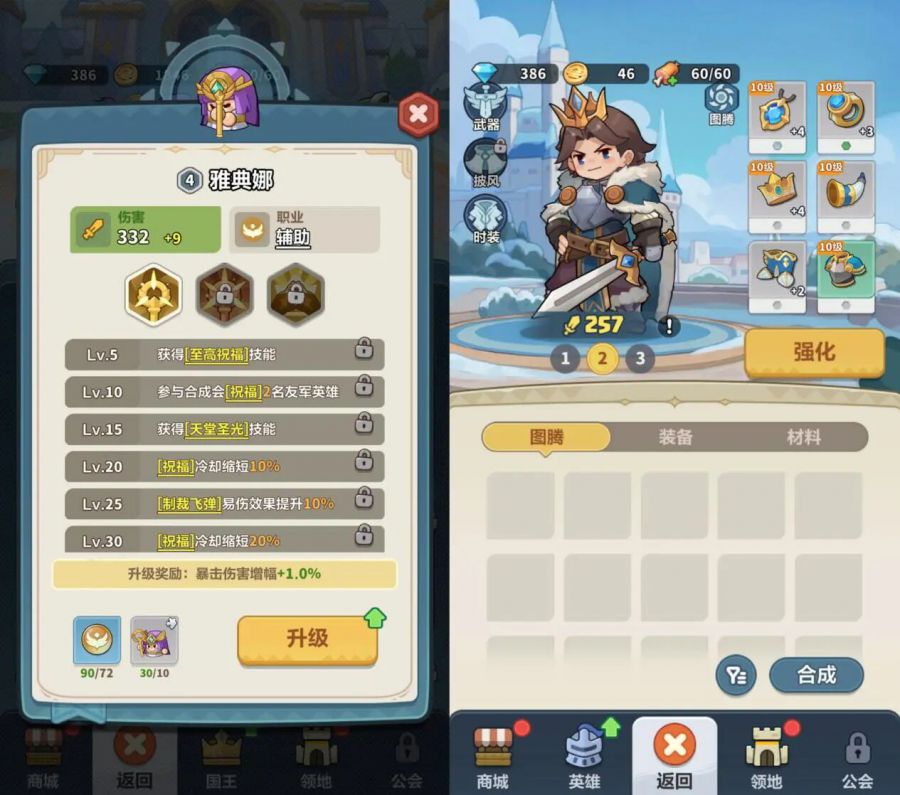The height and width of the screenshot is (795, 900).
Task: Tap the yellow 升级 upgrade button
Action: point(307,639)
